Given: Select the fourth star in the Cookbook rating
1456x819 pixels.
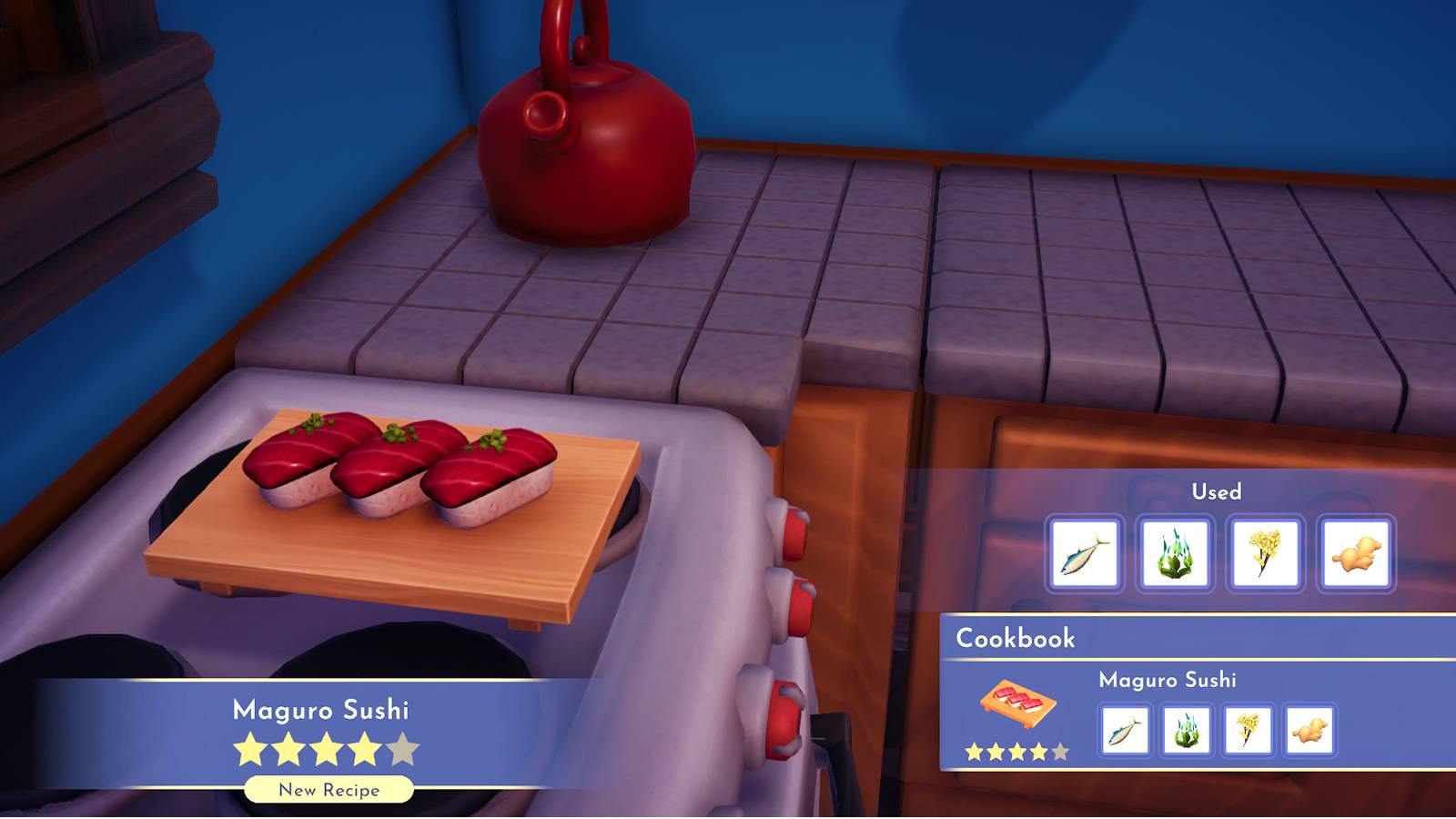Looking at the screenshot, I should (1037, 753).
